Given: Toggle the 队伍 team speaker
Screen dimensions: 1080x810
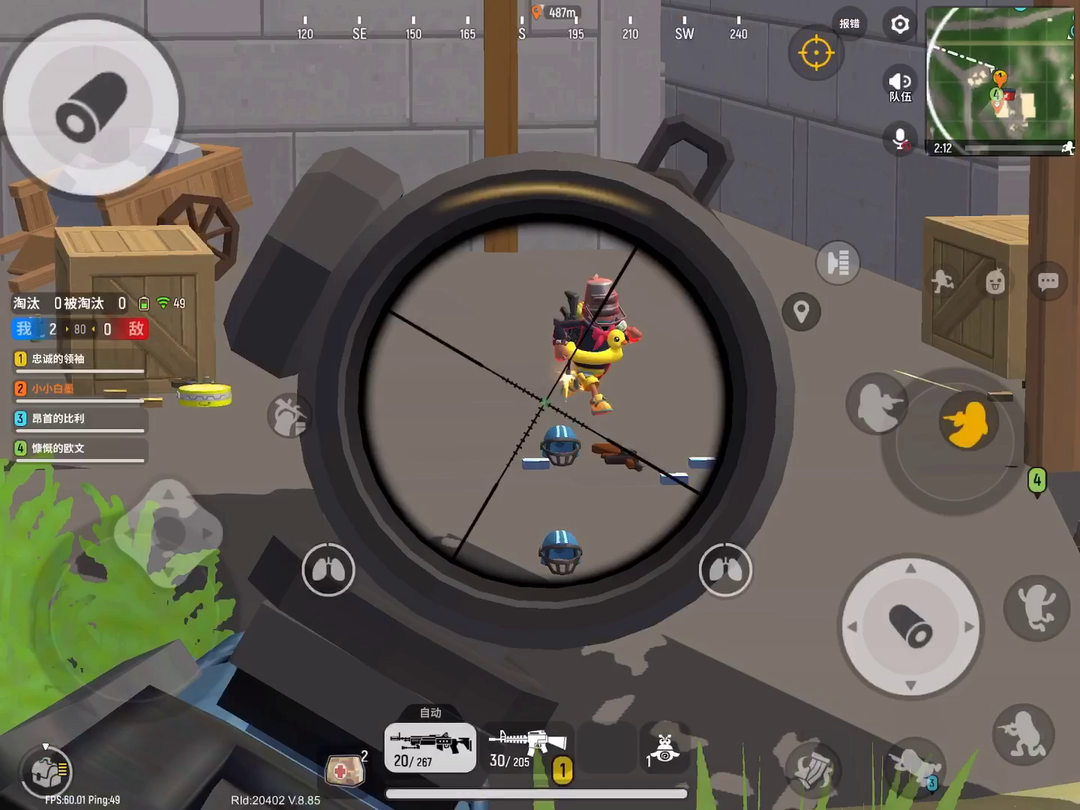Looking at the screenshot, I should coord(900,85).
